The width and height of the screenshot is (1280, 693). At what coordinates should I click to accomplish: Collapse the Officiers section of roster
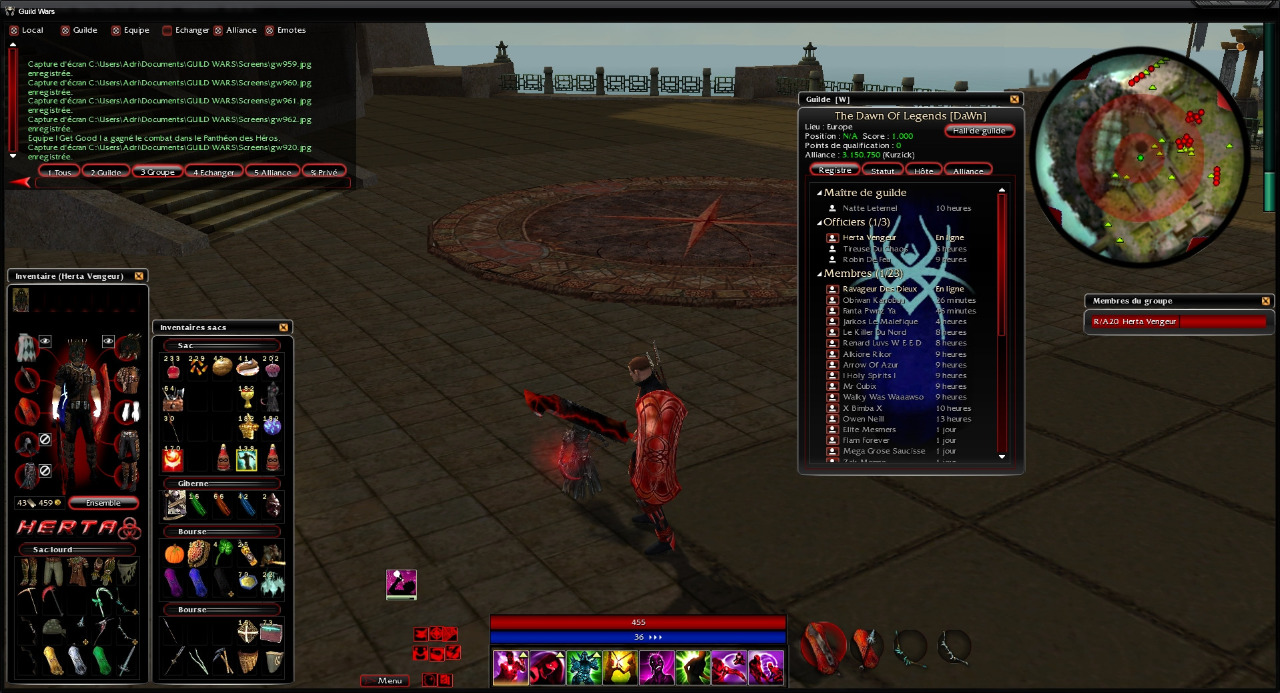point(819,222)
